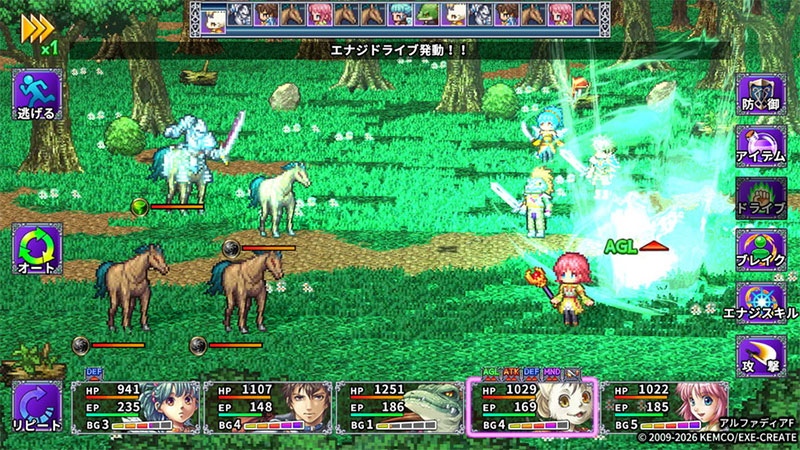Open the アイテム item menu
Viewport: 800px width, 450px height.
coord(761,147)
